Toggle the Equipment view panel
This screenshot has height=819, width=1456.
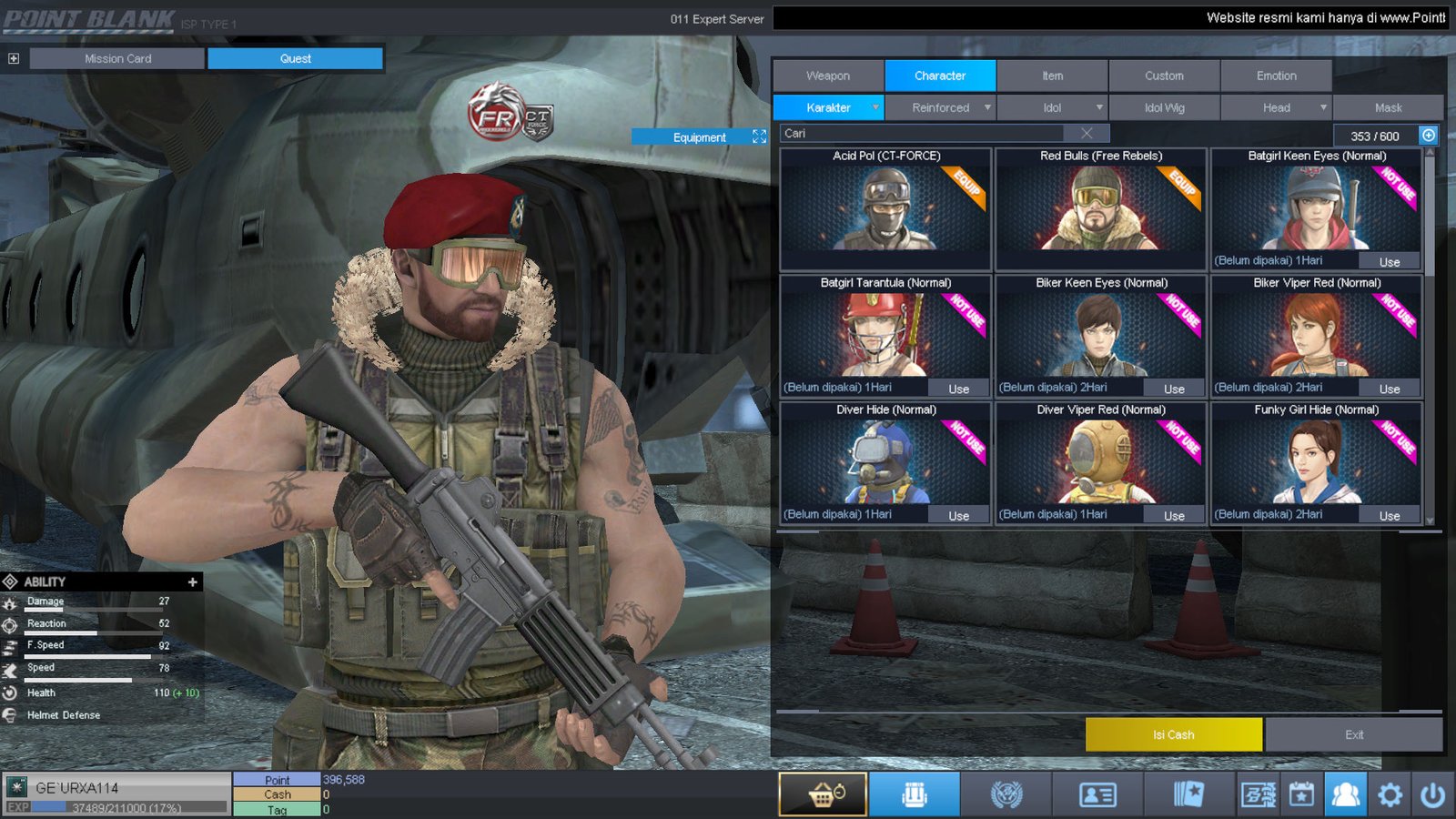click(700, 137)
